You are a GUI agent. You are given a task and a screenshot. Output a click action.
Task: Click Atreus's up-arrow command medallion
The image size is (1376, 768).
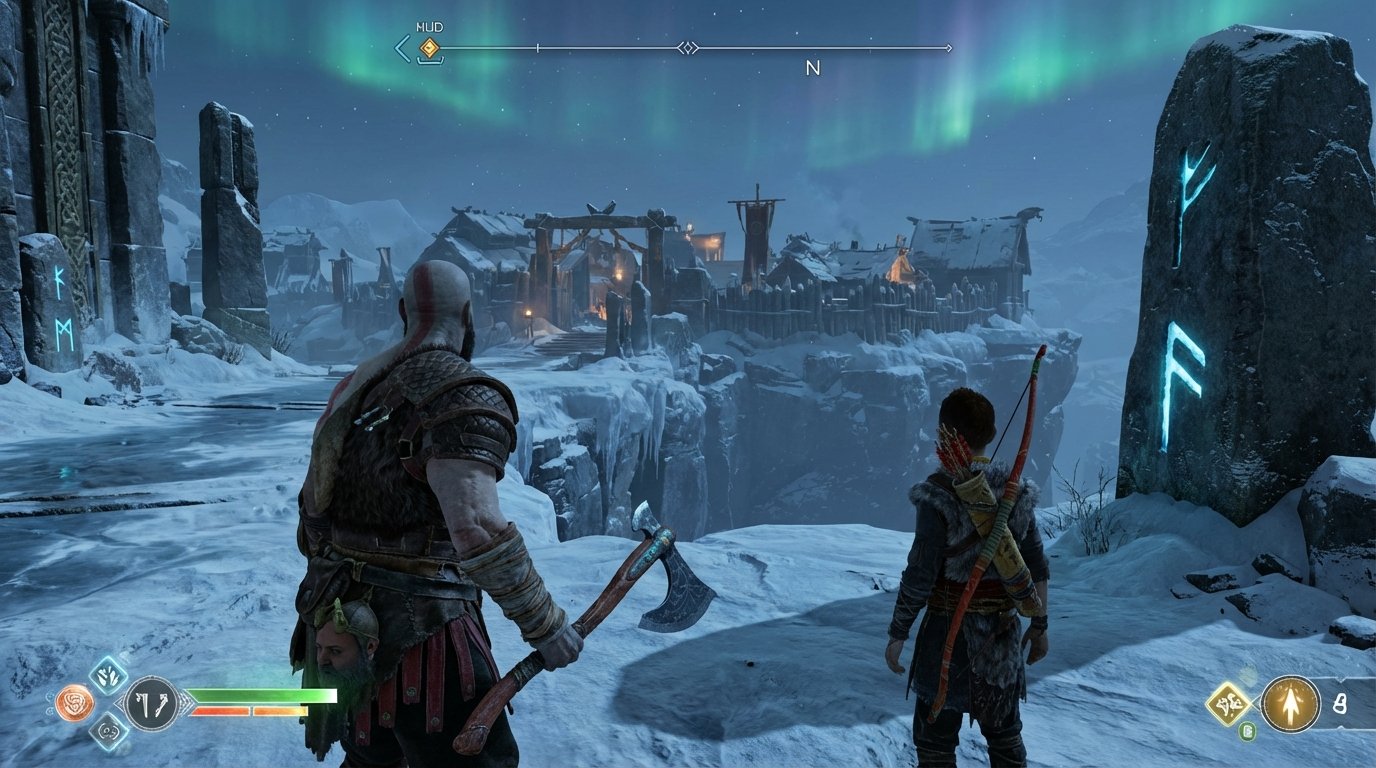1291,704
